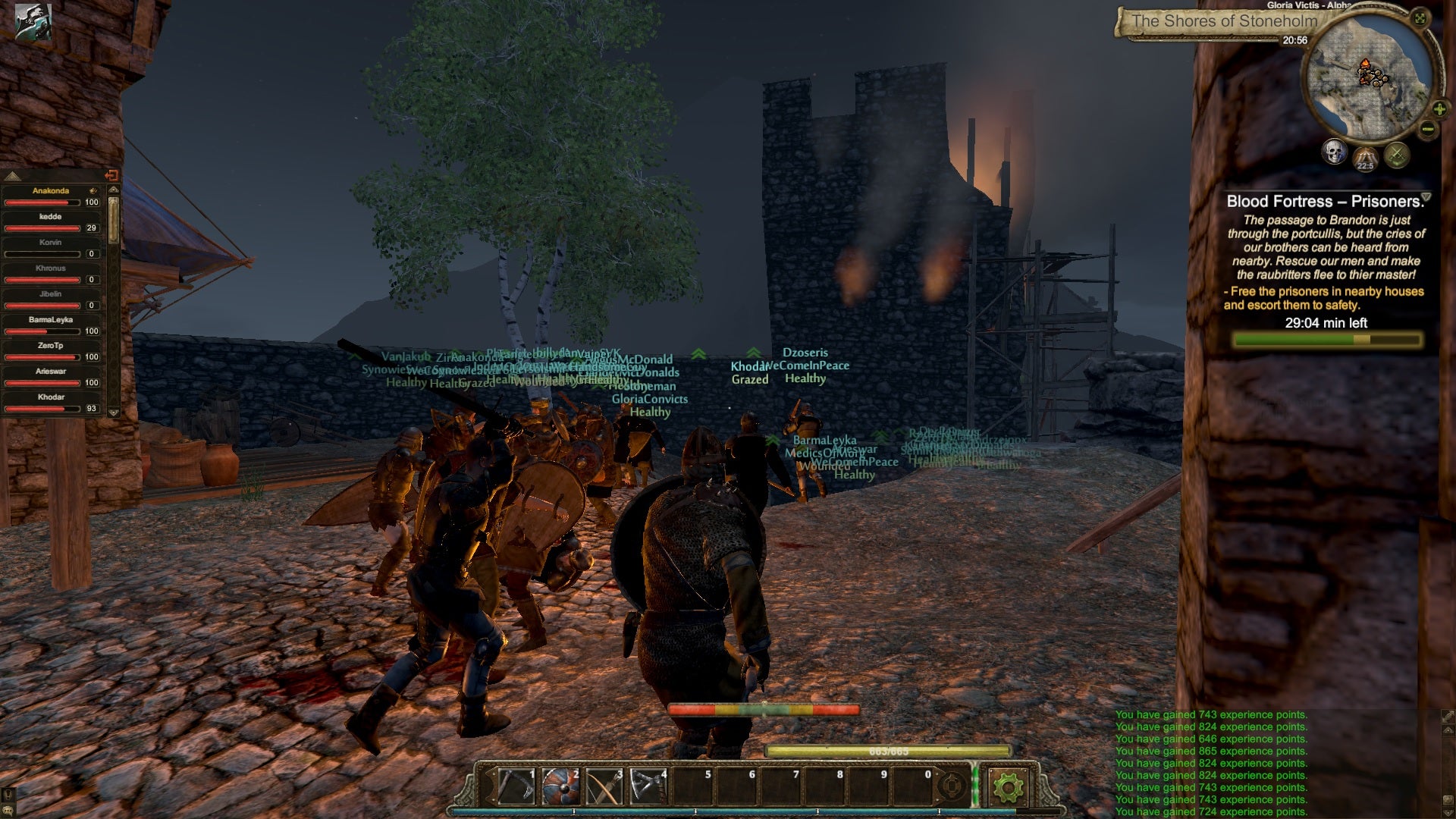Leave the group with the orange exit icon
This screenshot has width=1456, height=819.
click(x=111, y=175)
